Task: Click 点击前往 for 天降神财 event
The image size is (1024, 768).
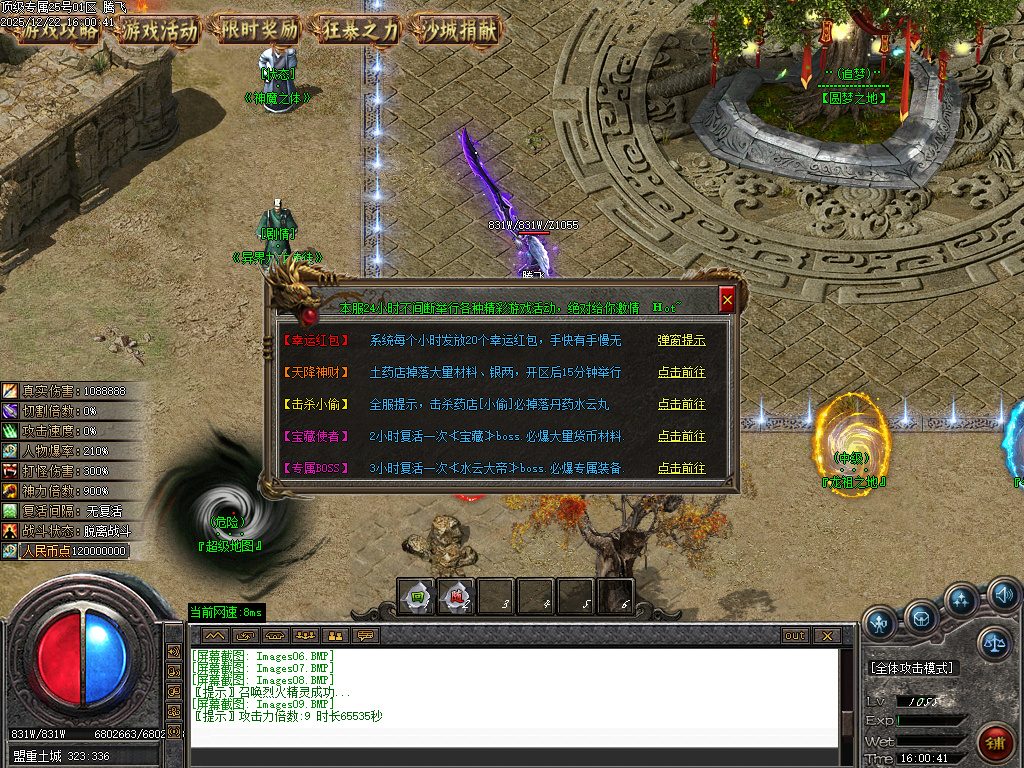Action: click(681, 372)
